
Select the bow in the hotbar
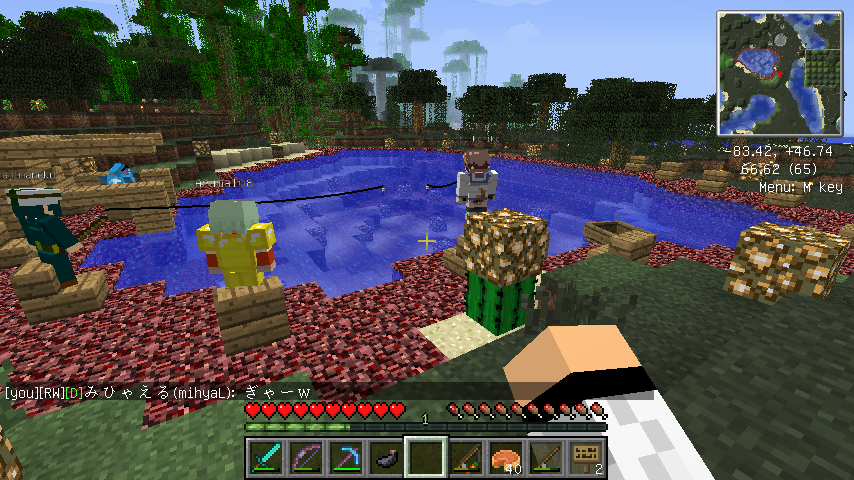305,457
